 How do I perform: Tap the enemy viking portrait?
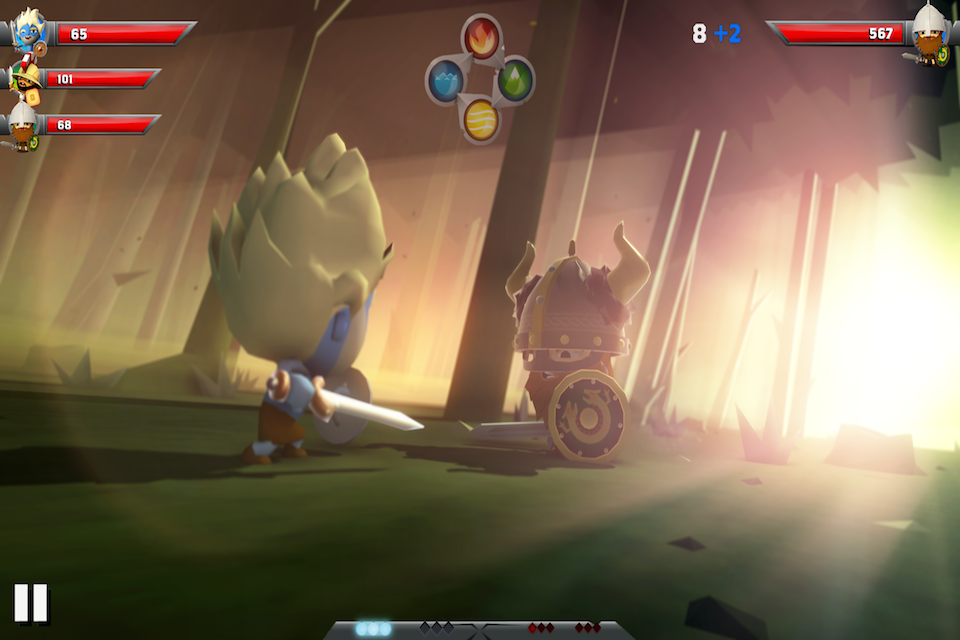tap(931, 34)
